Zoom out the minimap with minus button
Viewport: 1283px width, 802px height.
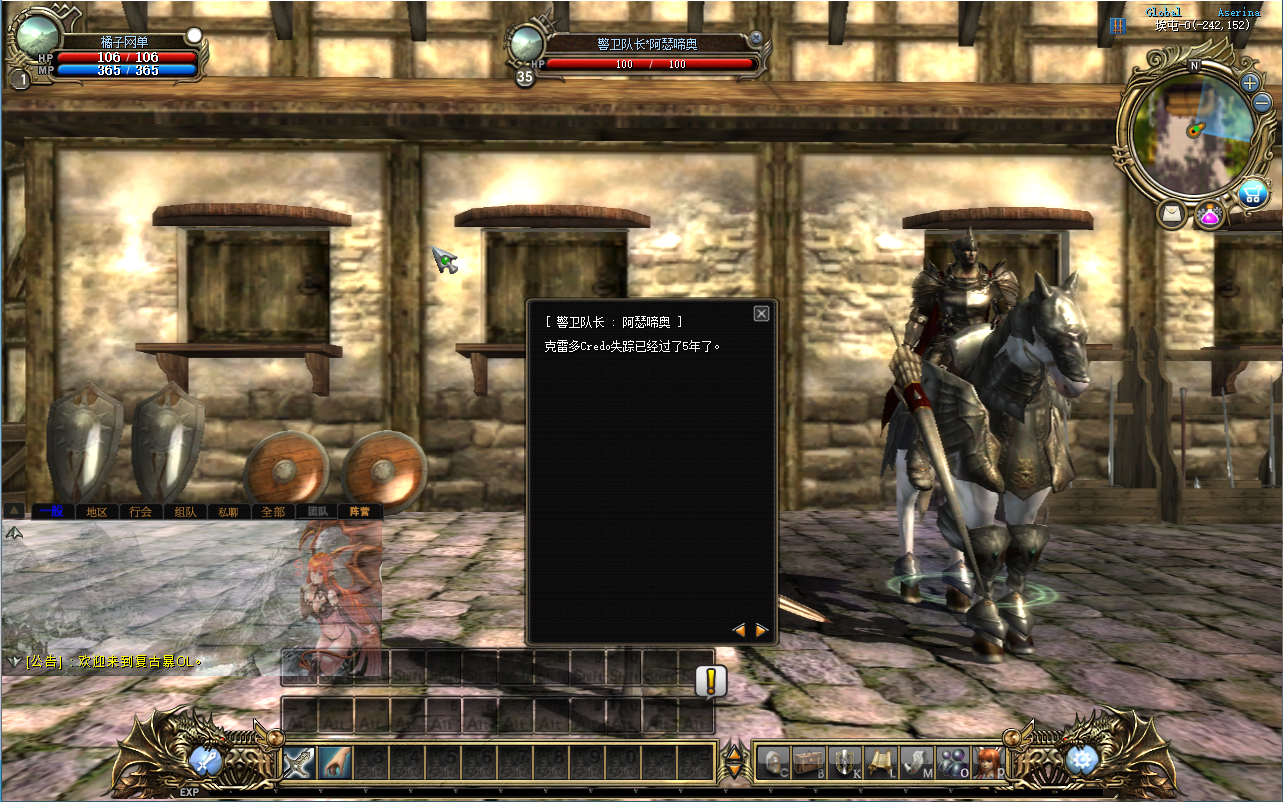click(x=1263, y=103)
